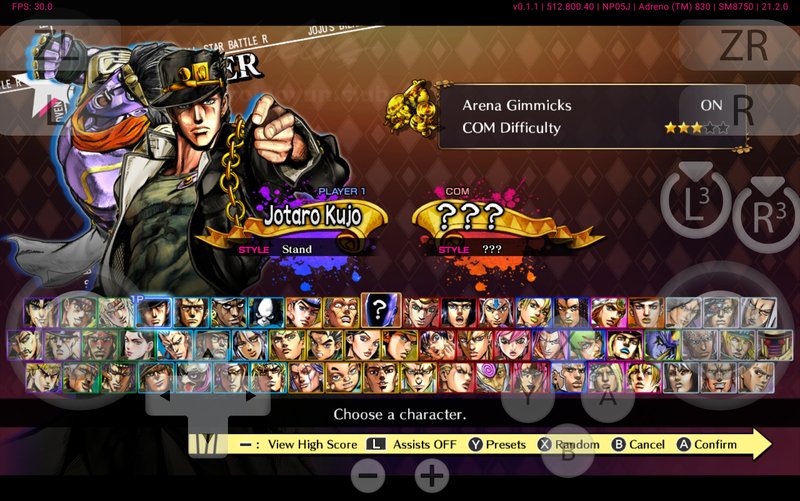Screen dimensions: 800x501
Task: Tap the emulator's ZR overlay button
Action: click(x=743, y=44)
